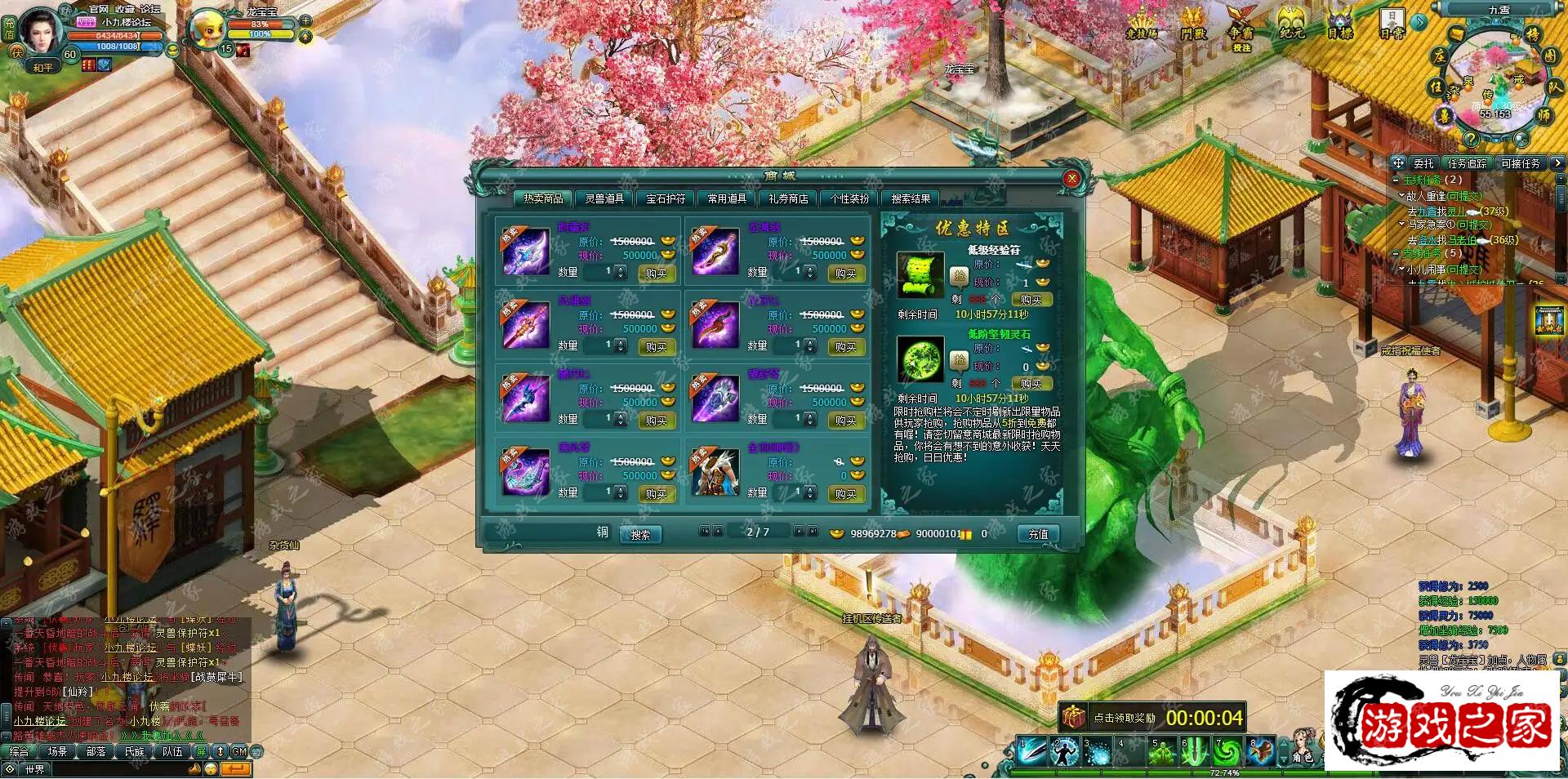The height and width of the screenshot is (779, 1568).
Task: Buy the 低级经验符 special offer item
Action: 1031,300
